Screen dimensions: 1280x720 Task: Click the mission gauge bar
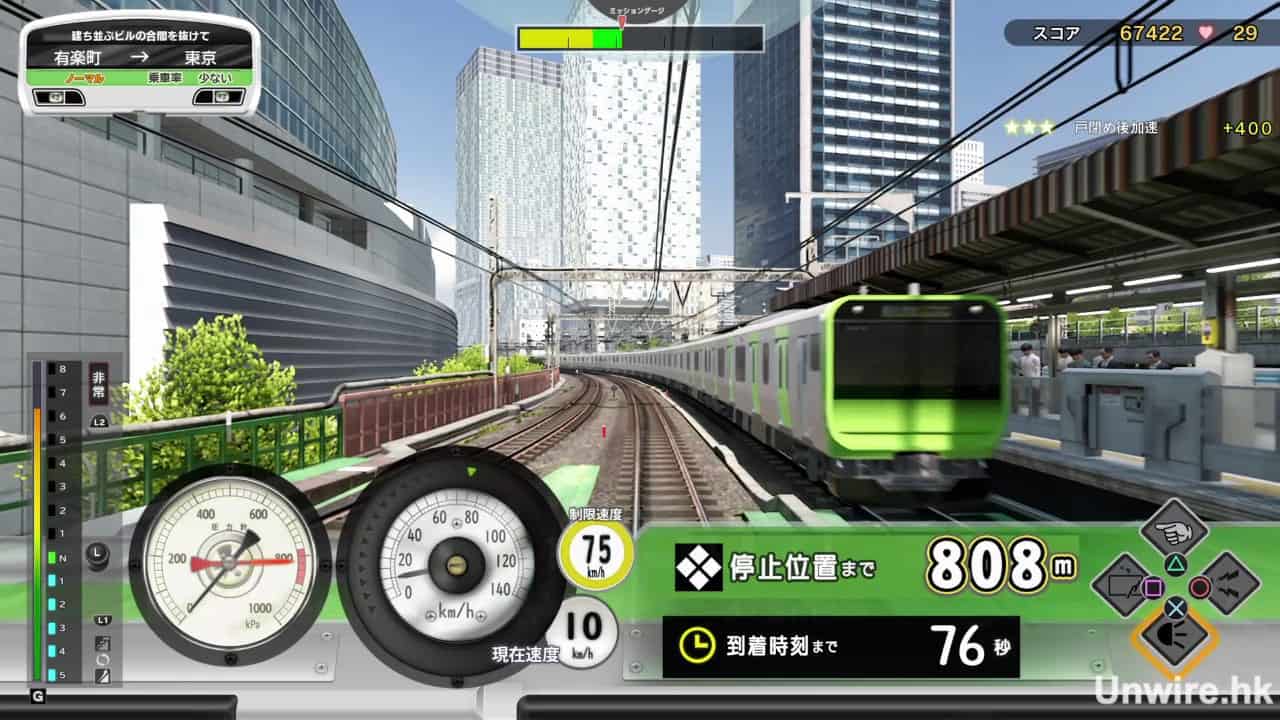tap(640, 39)
